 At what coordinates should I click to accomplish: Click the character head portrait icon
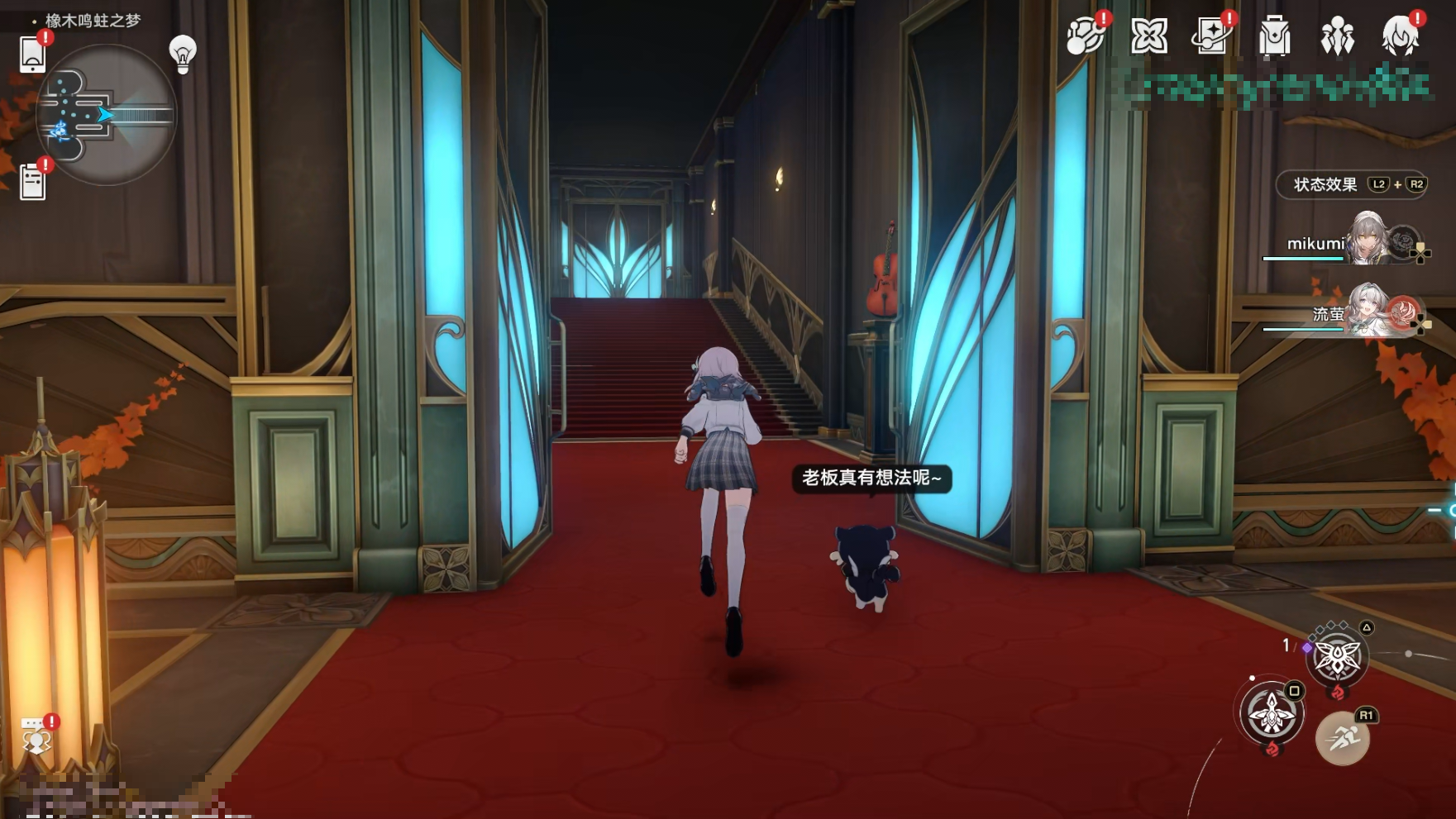click(x=1400, y=37)
